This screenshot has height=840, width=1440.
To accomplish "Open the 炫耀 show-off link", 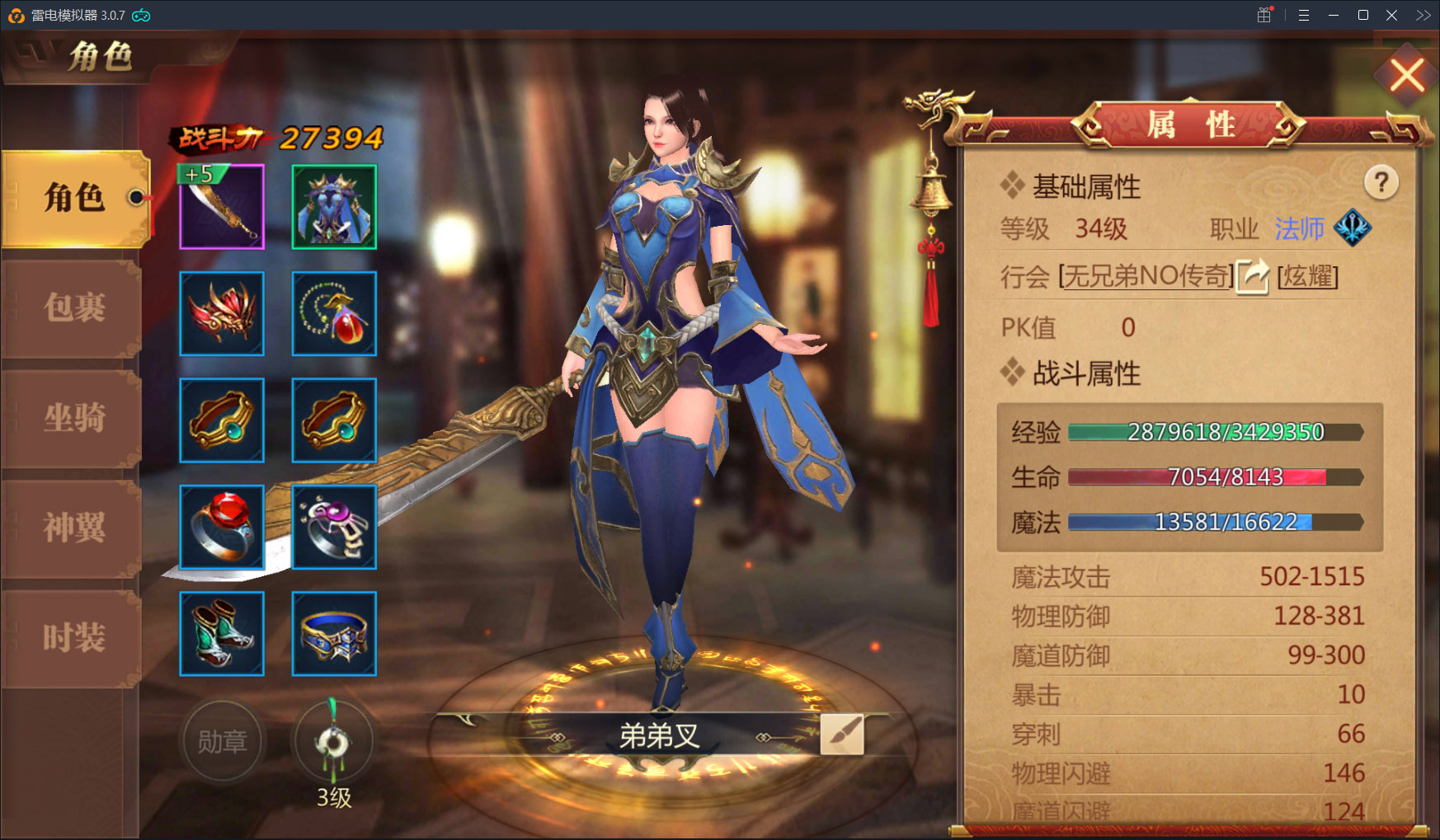I will pyautogui.click(x=1307, y=276).
